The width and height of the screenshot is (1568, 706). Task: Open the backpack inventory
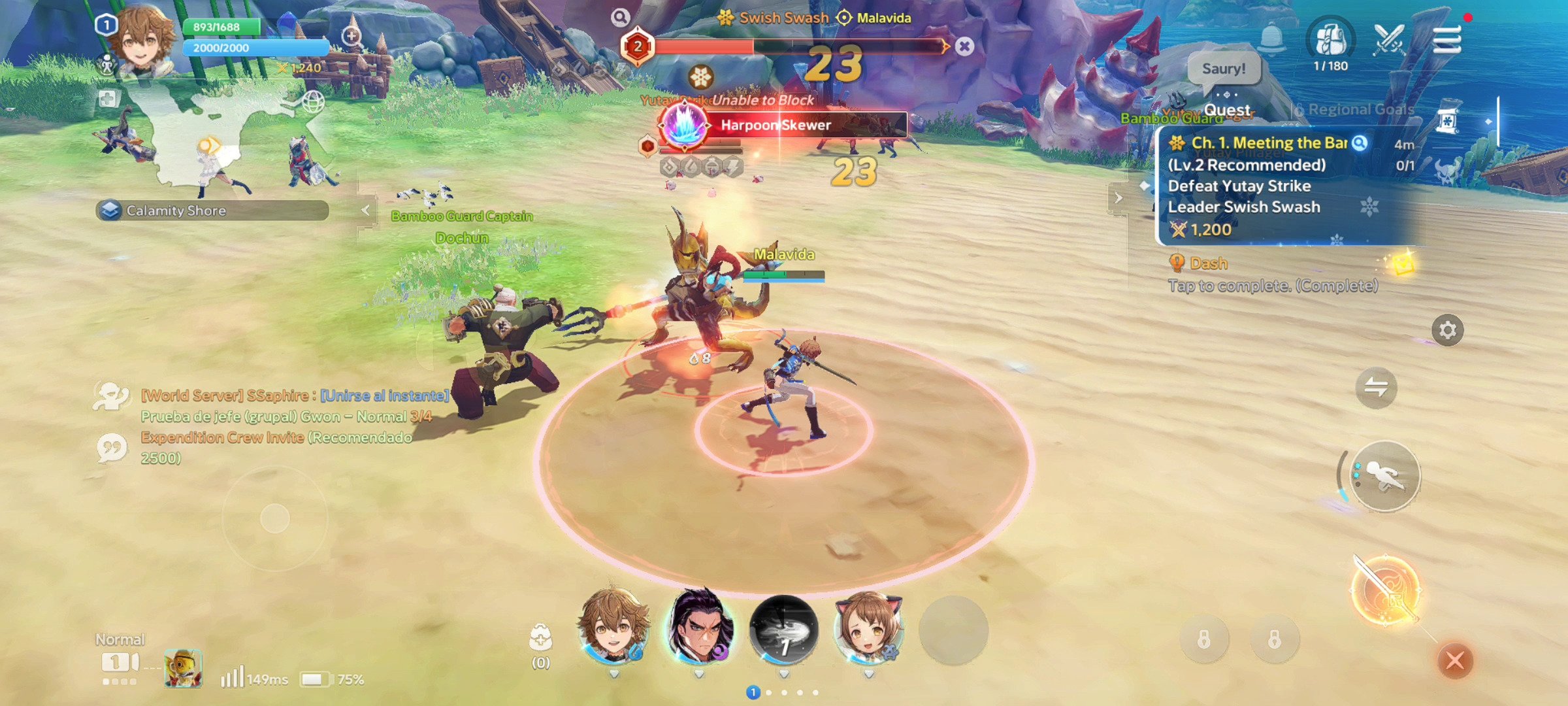click(1330, 41)
